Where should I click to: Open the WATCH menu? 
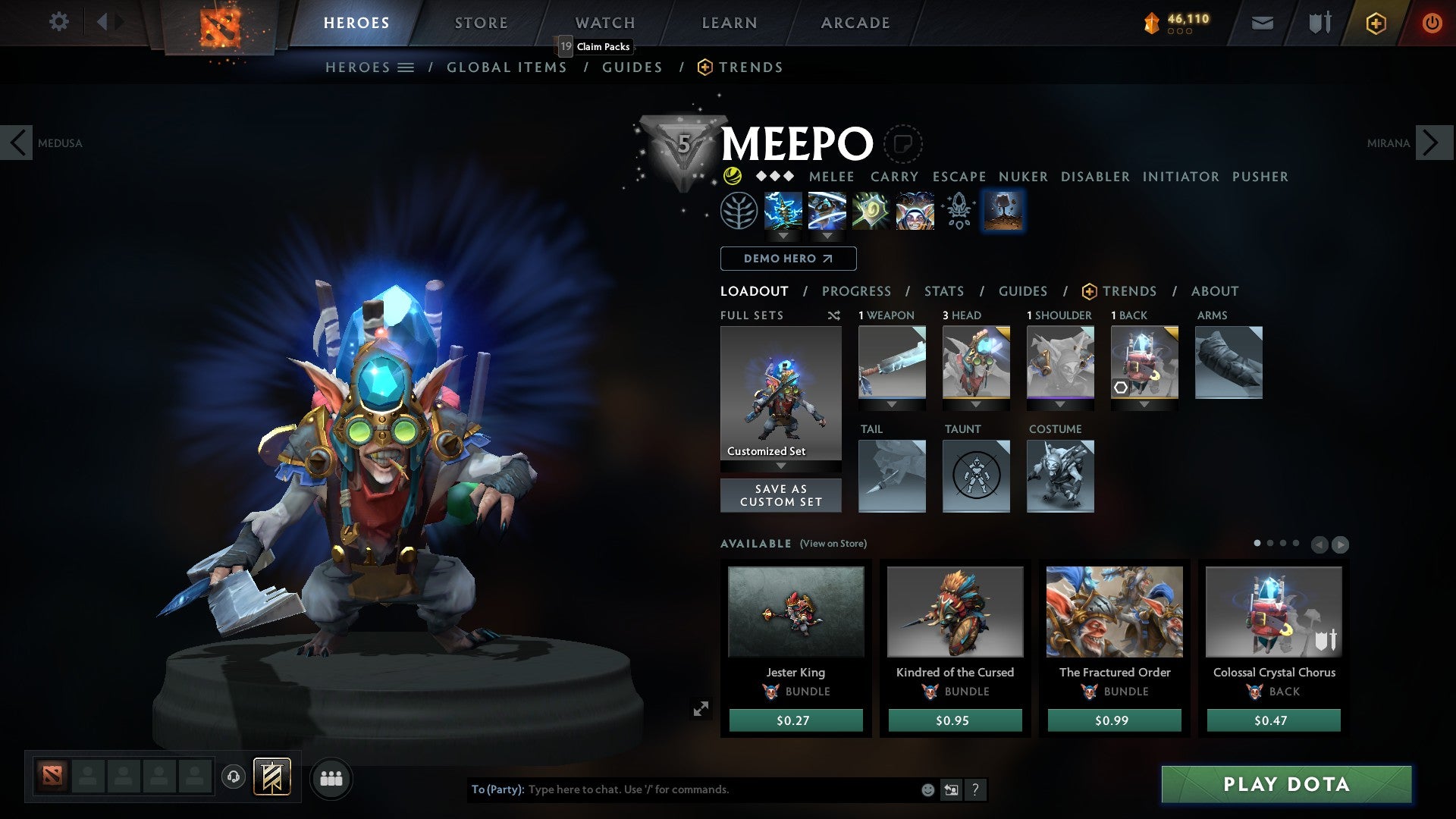[604, 22]
